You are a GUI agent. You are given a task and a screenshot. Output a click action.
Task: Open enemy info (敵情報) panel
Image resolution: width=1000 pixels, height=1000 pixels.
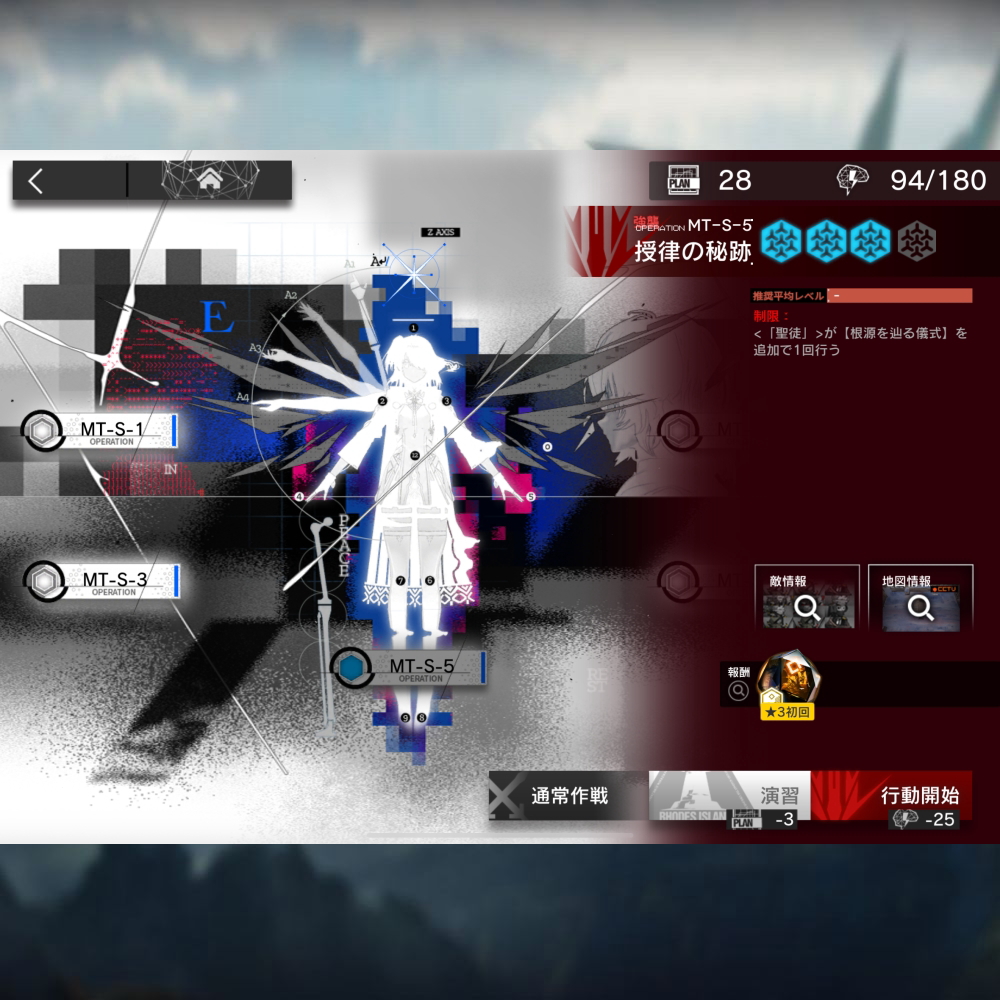[807, 599]
